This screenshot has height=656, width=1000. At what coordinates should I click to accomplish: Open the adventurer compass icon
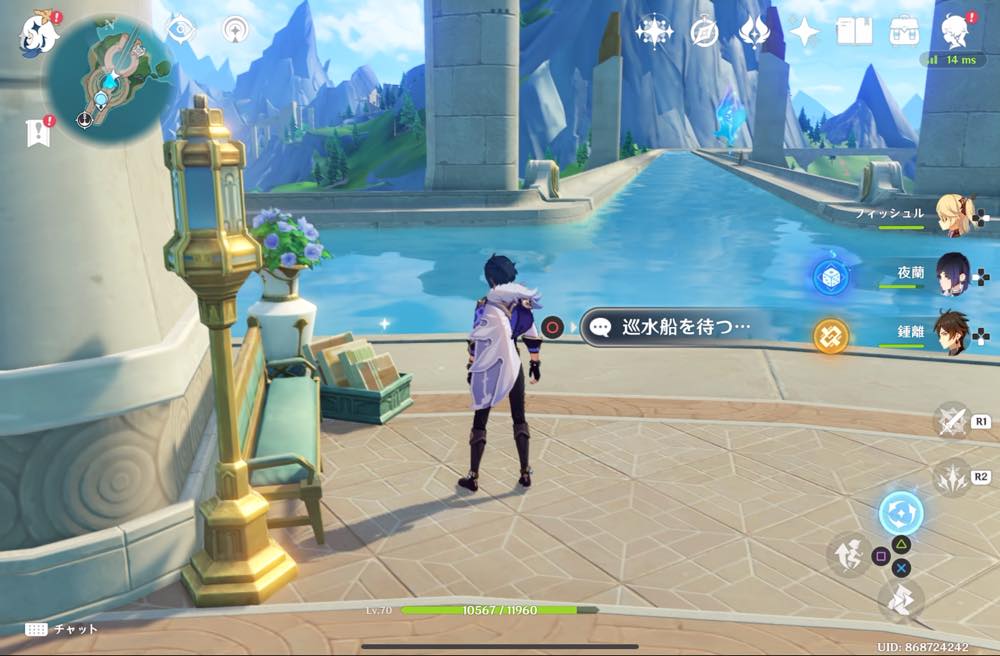704,32
